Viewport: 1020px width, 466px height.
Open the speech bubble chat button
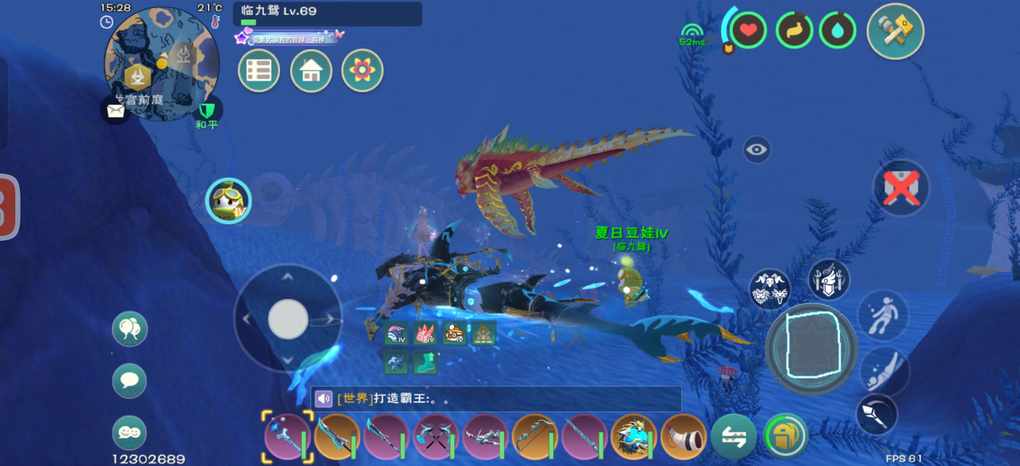tap(129, 380)
